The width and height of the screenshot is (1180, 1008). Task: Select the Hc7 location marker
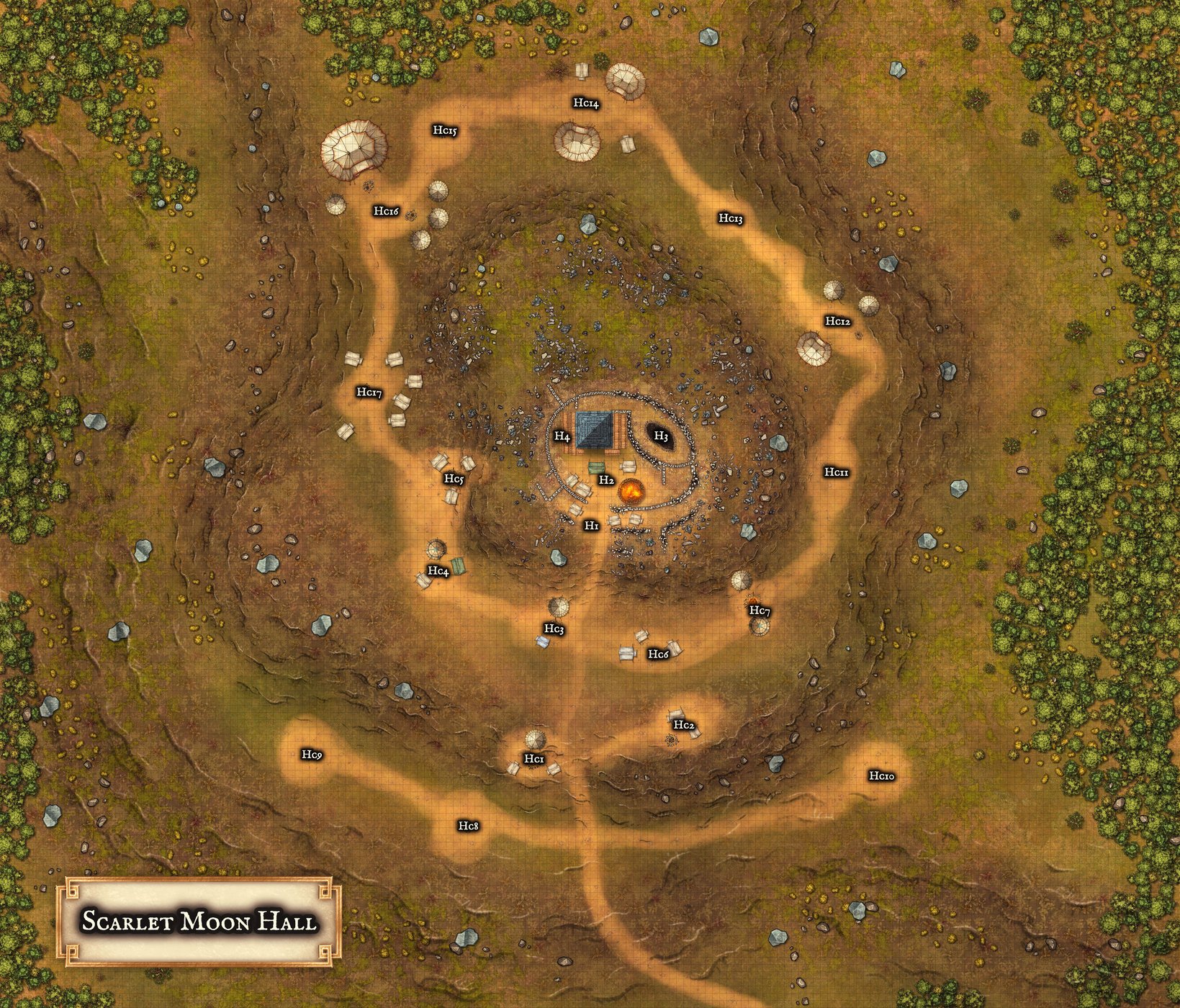pos(760,611)
